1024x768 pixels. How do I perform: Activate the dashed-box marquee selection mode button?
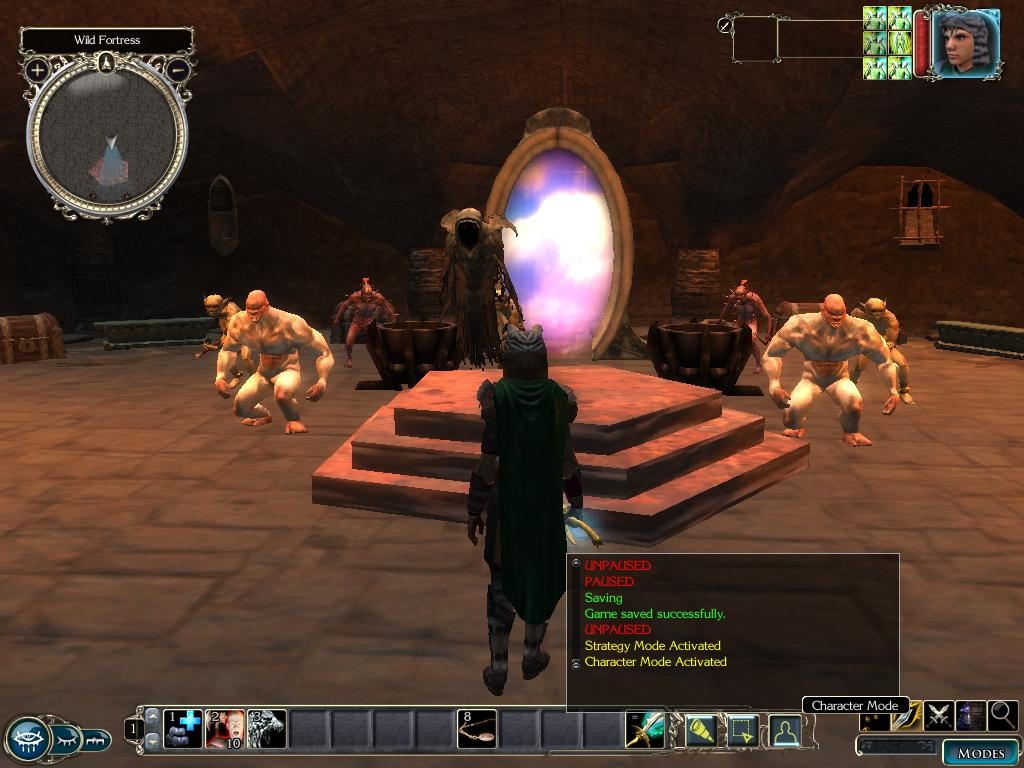point(741,732)
